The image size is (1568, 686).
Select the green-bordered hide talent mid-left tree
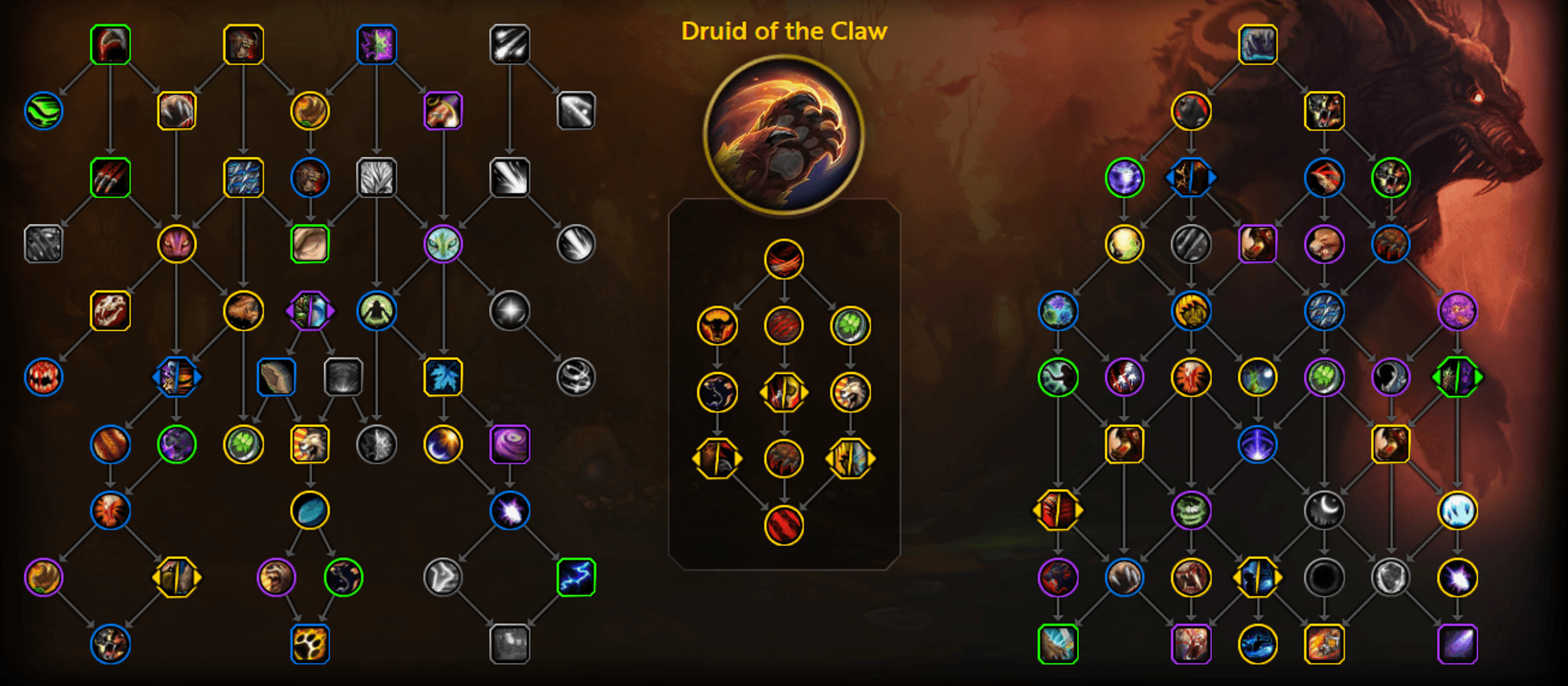[x=310, y=243]
